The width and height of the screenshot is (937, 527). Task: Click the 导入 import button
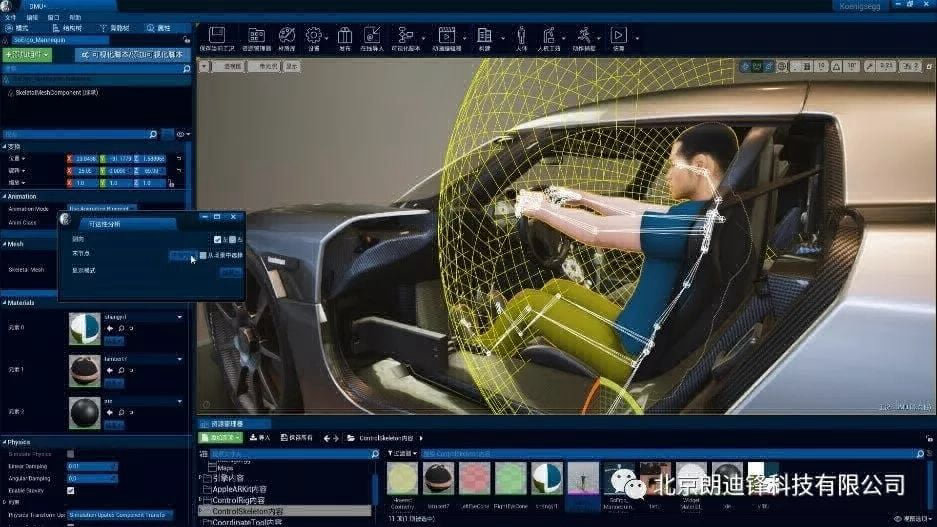[x=259, y=438]
